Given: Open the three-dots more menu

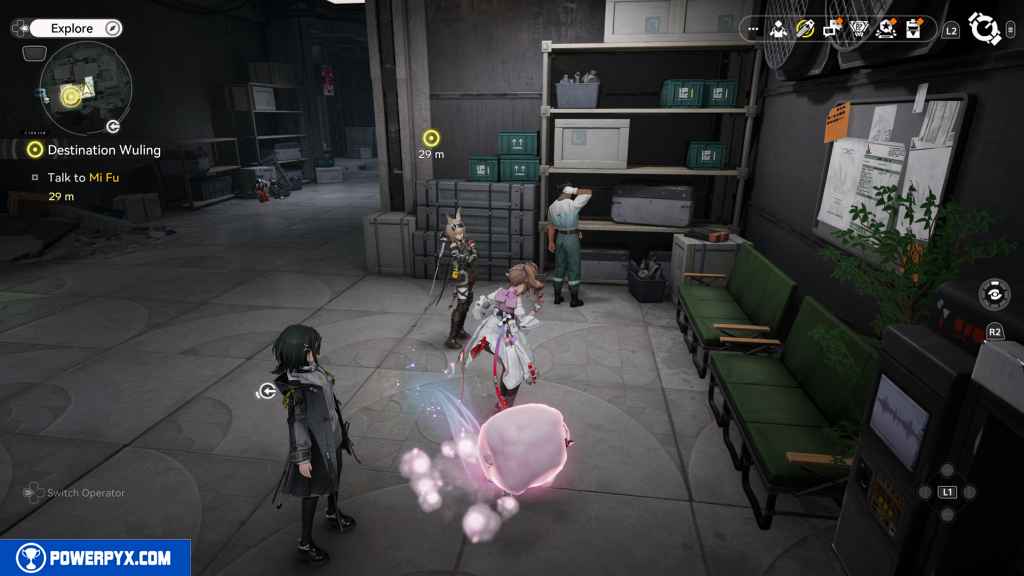Looking at the screenshot, I should point(753,29).
